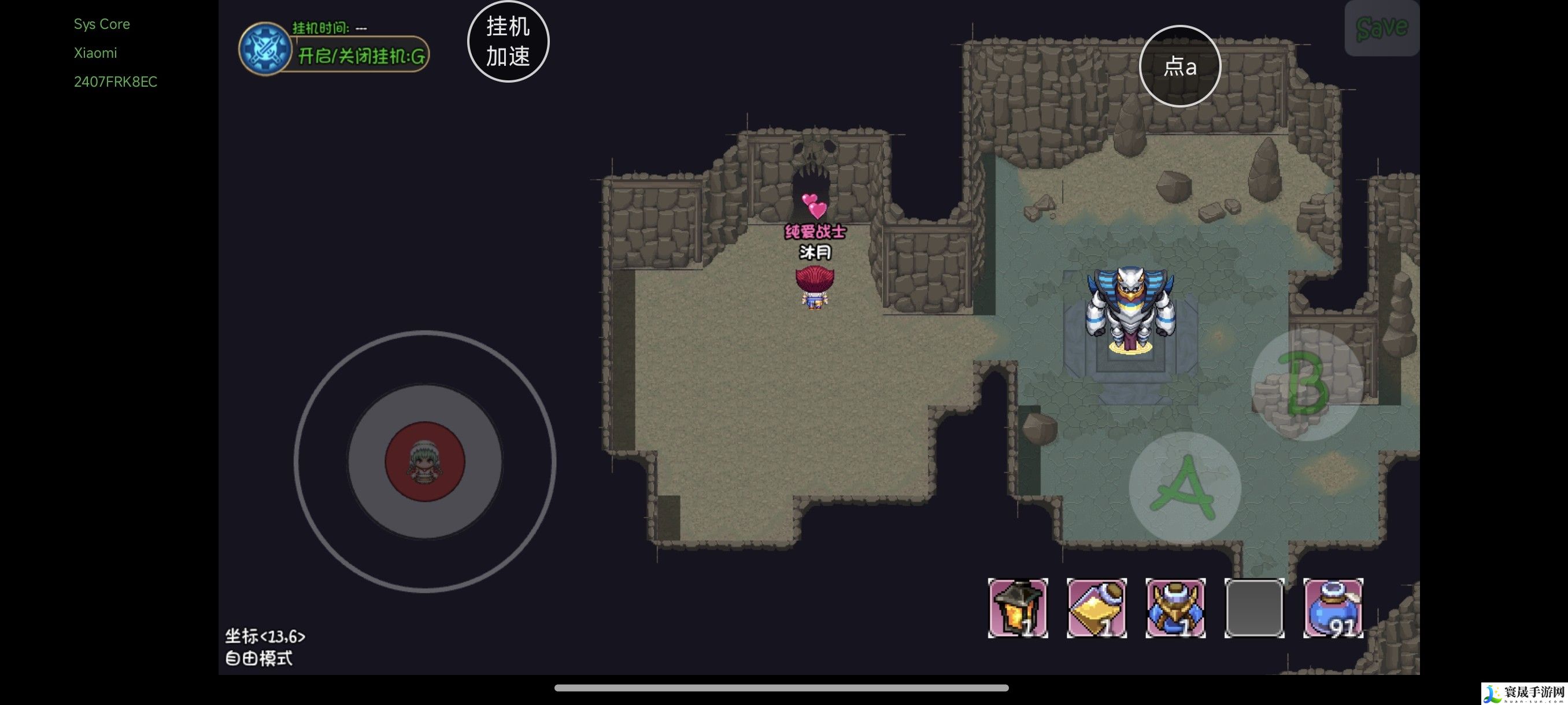The image size is (1568, 705).
Task: Tap the green B cancel button
Action: click(1306, 384)
